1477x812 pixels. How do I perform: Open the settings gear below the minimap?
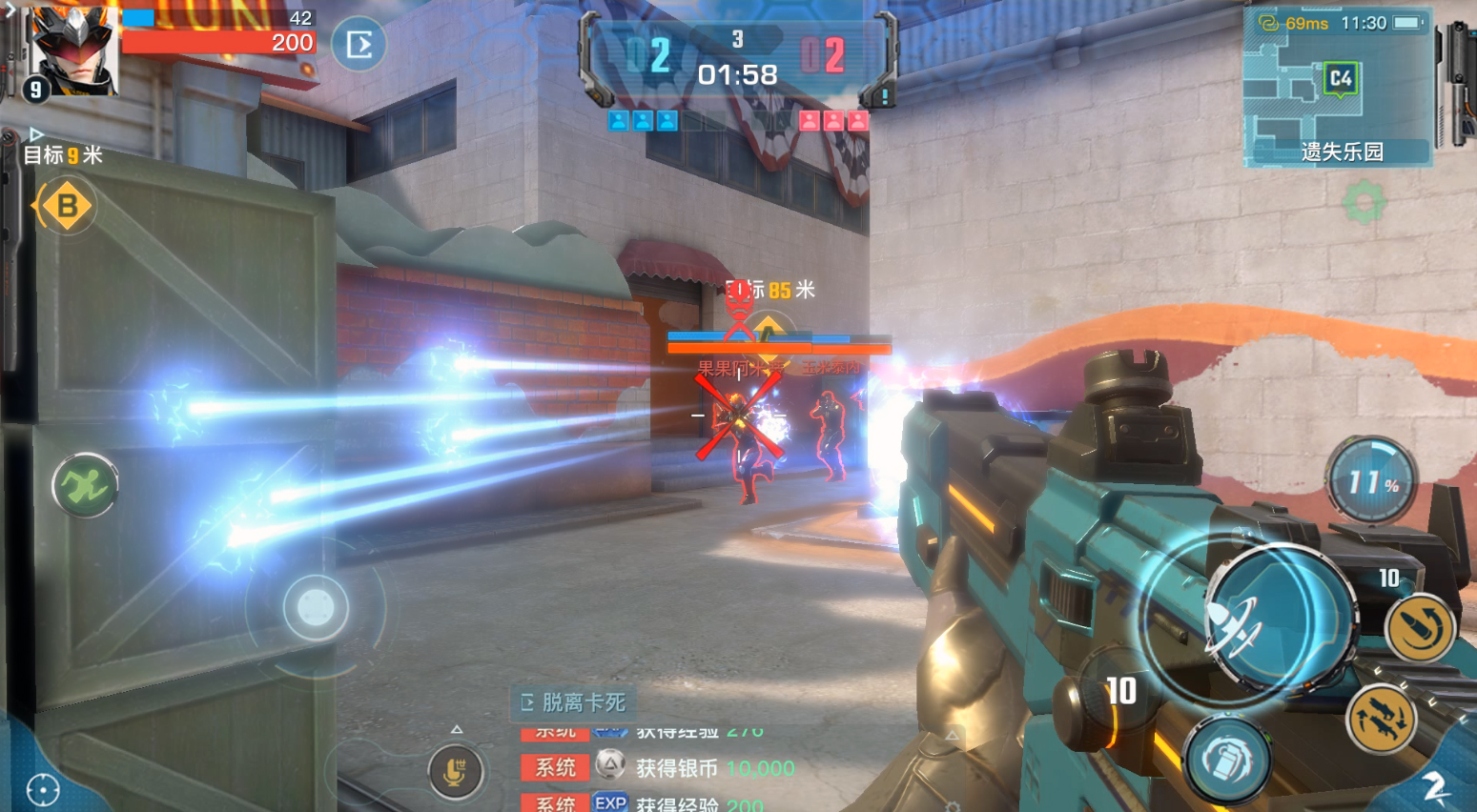[x=1364, y=202]
